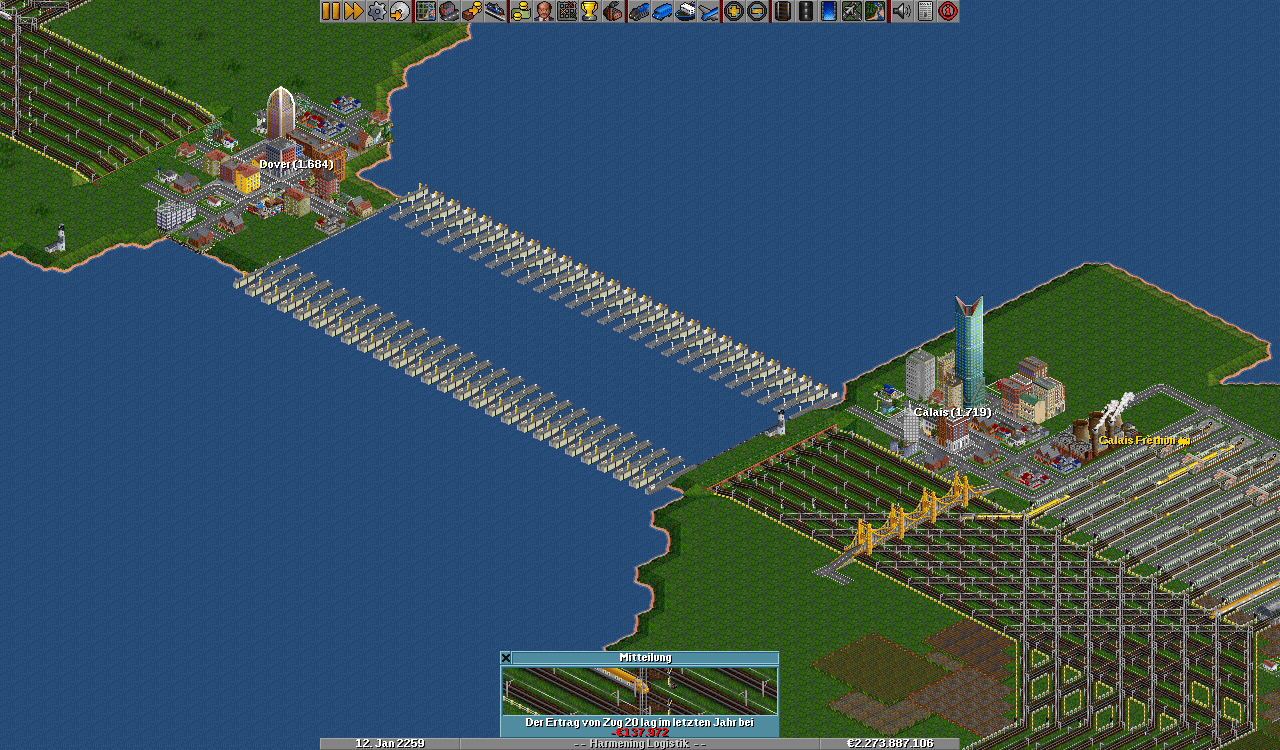Toggle fast forward speed
This screenshot has height=750, width=1280.
click(x=353, y=11)
